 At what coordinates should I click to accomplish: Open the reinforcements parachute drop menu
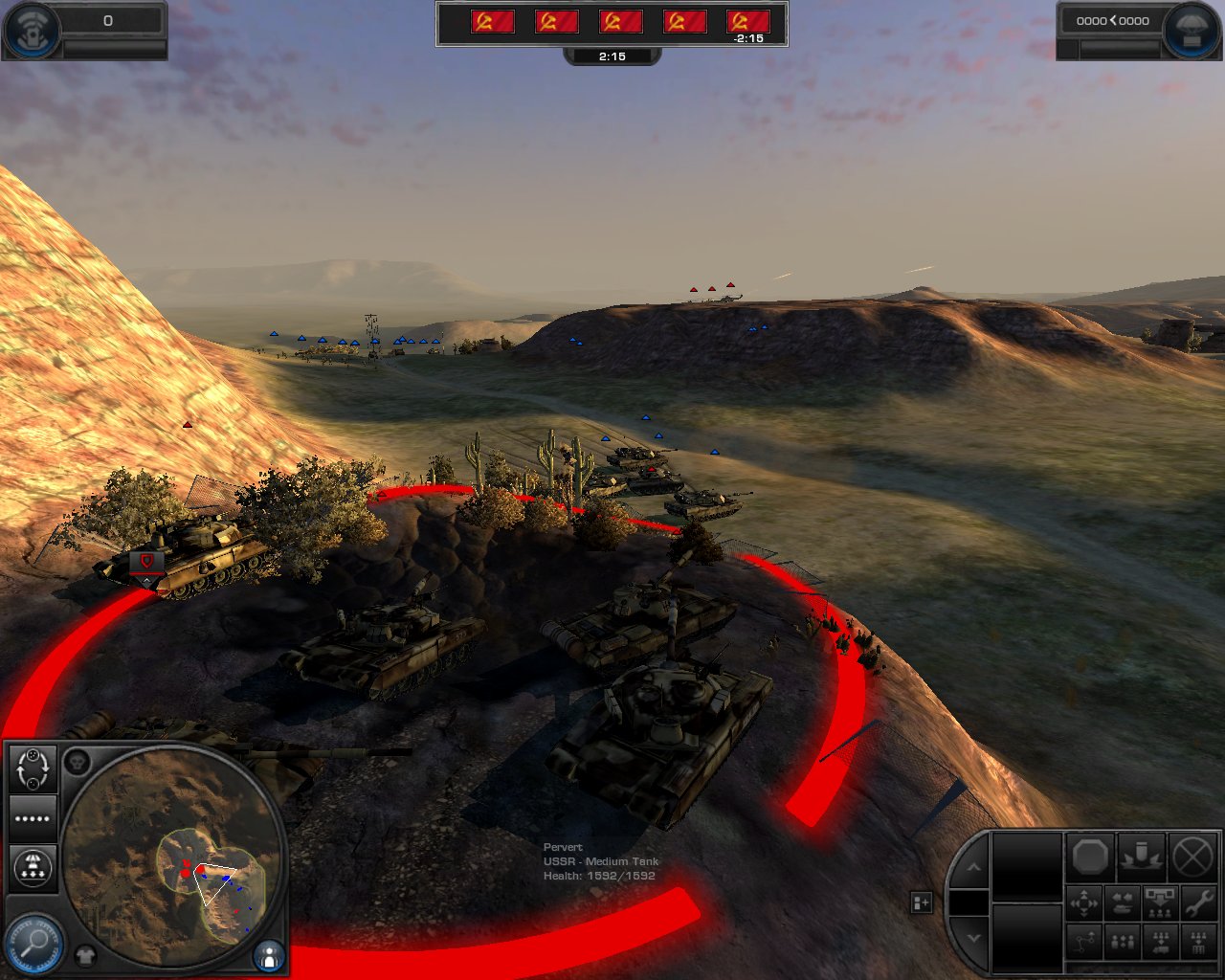point(33,867)
